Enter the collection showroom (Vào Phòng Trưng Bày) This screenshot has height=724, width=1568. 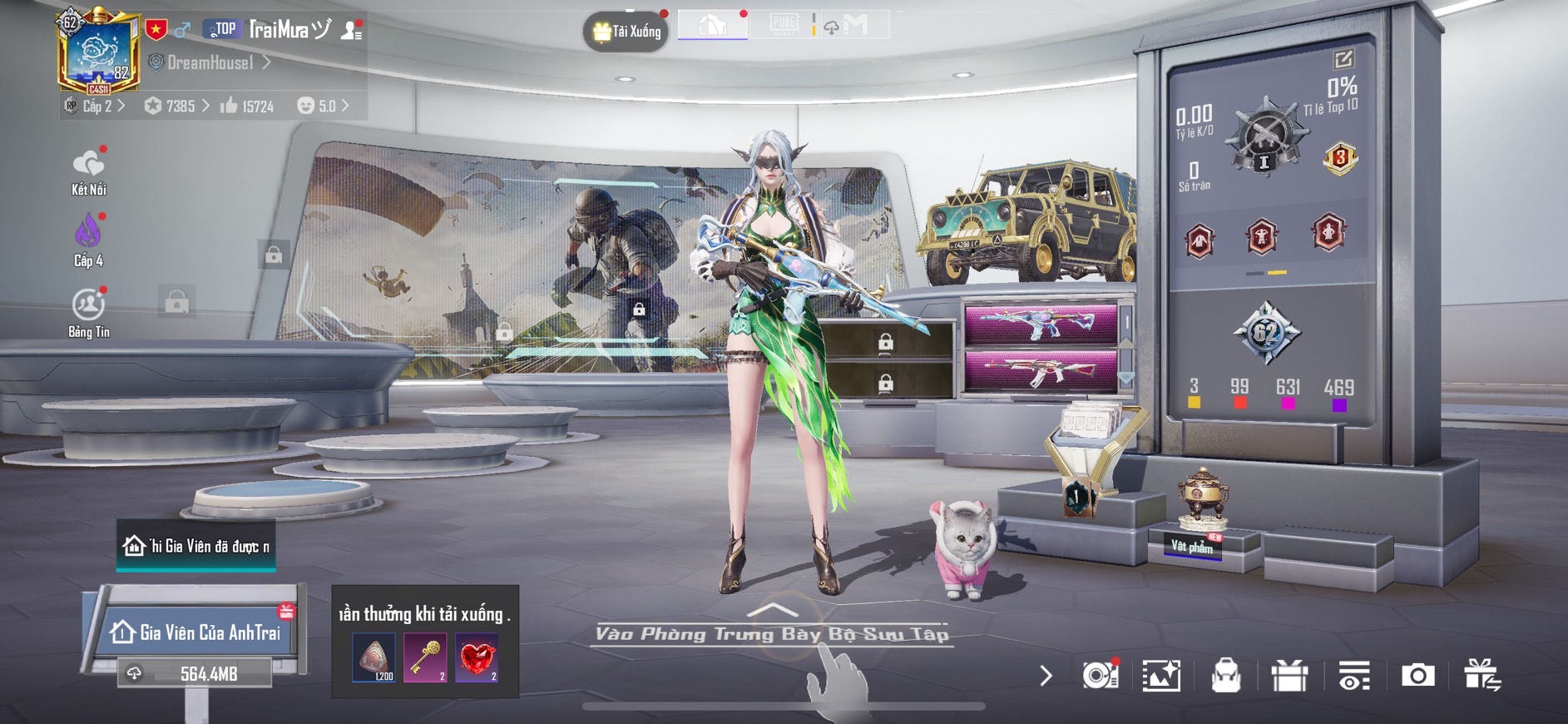772,632
